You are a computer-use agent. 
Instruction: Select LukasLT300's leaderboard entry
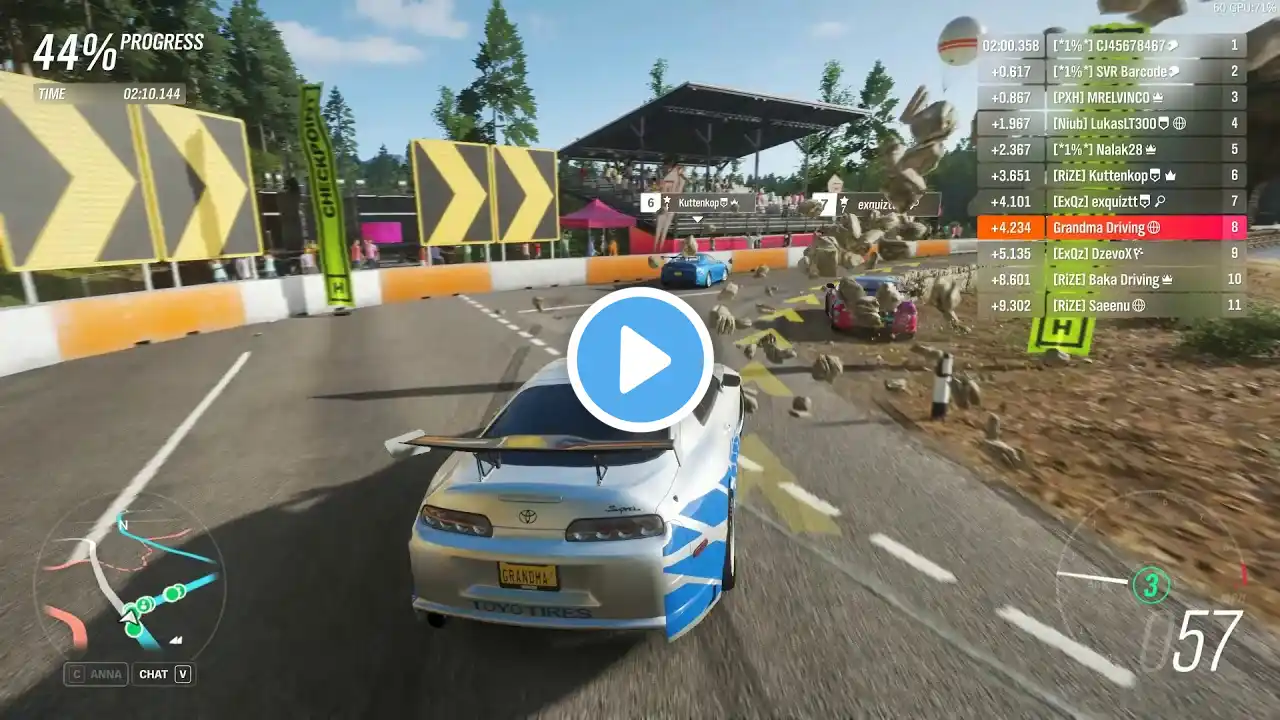[1110, 123]
